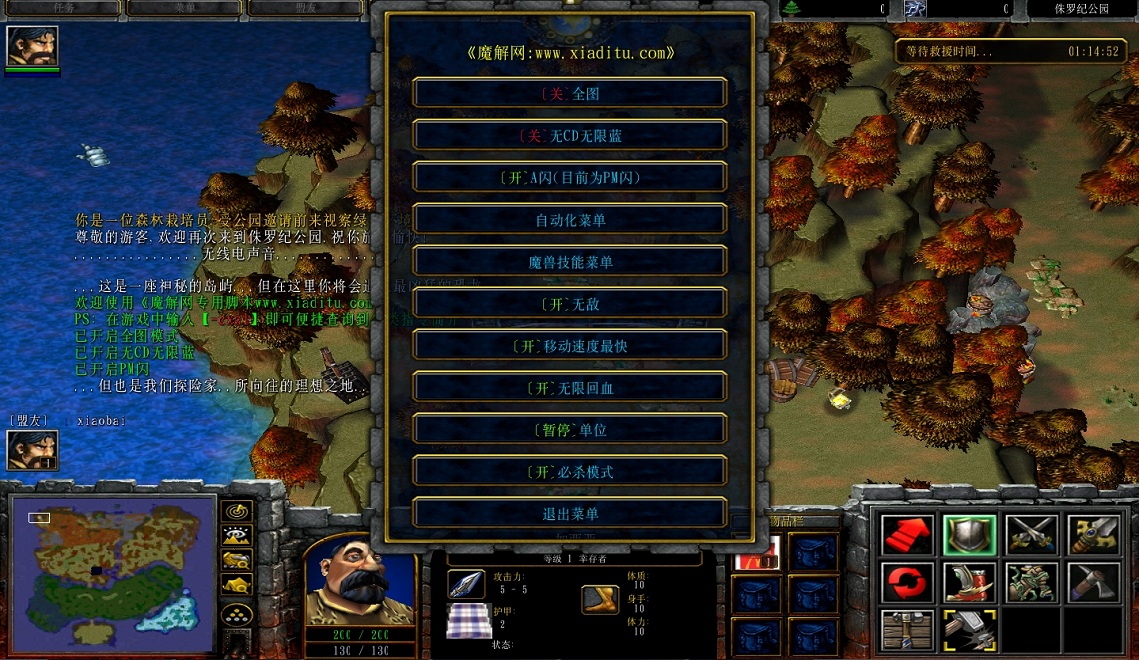
Task: Select the hero portrait in the top-left
Action: tap(32, 46)
